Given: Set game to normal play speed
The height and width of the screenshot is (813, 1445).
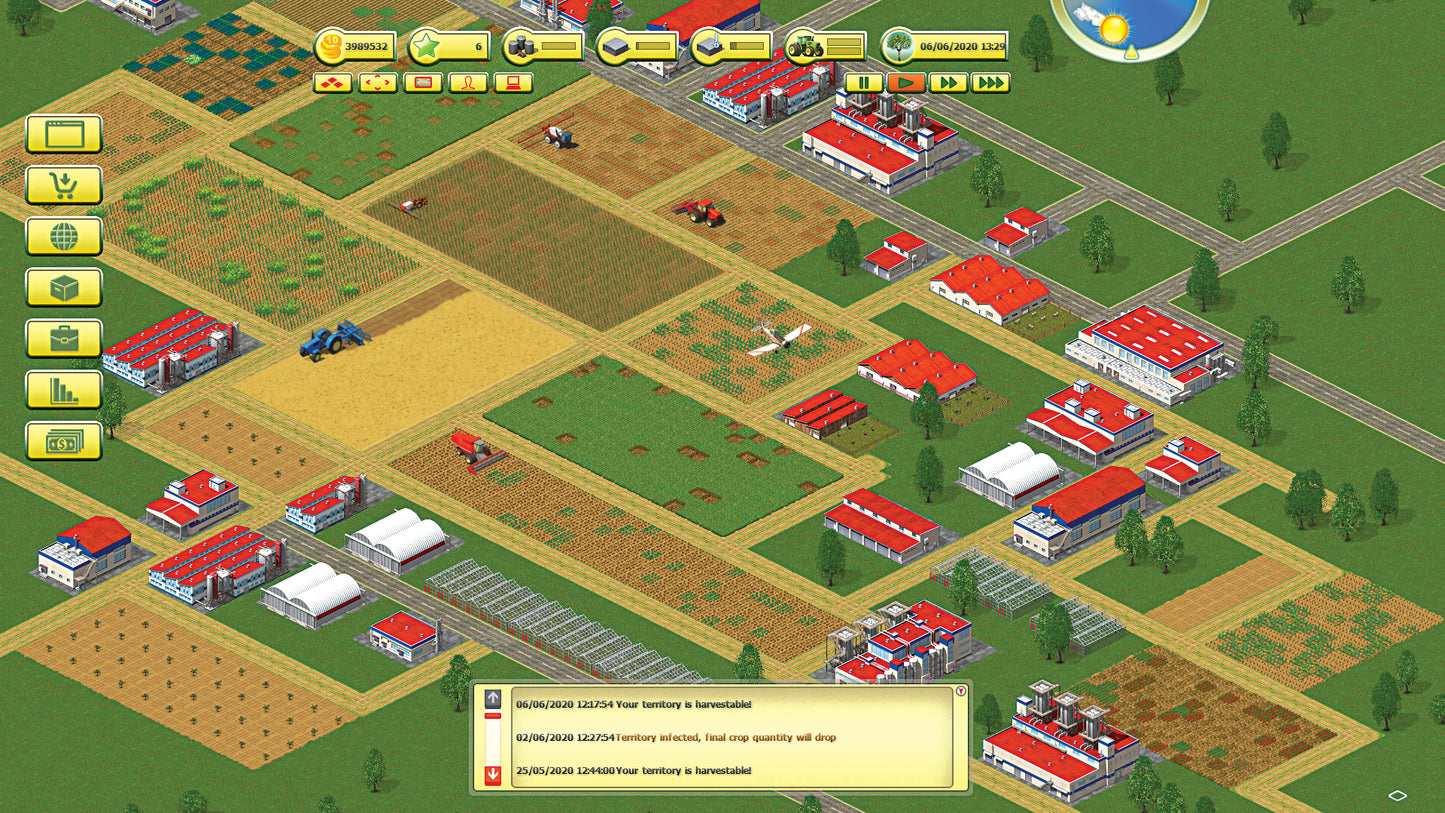Looking at the screenshot, I should tap(906, 83).
